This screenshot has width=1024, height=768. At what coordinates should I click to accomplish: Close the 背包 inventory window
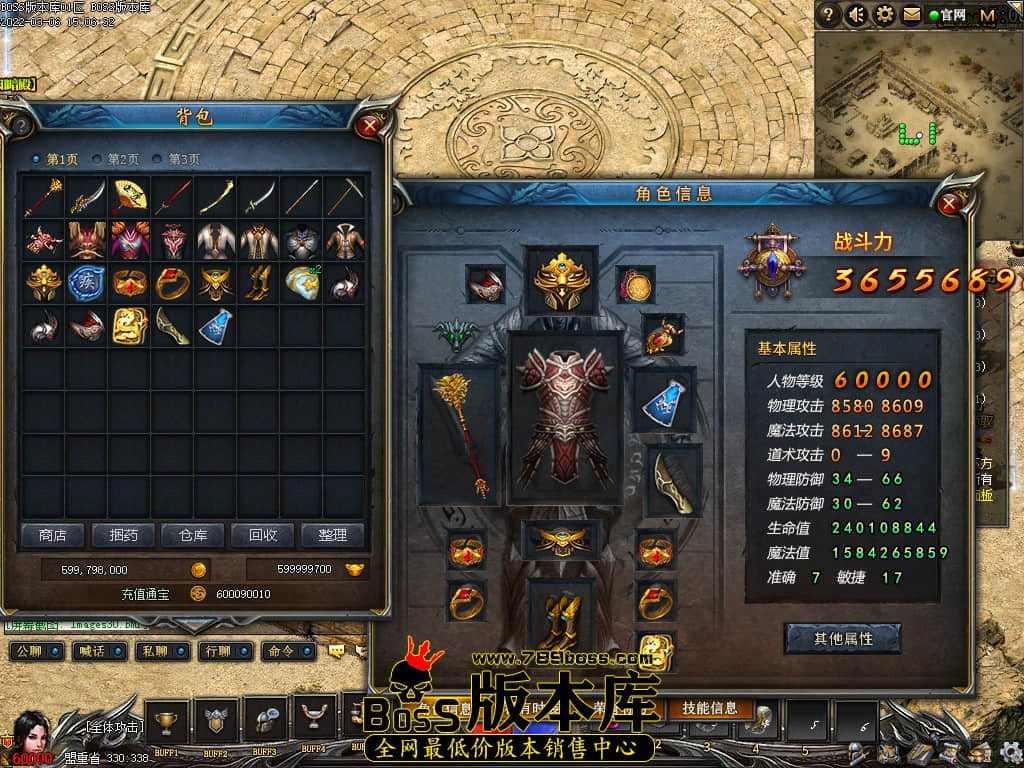click(x=370, y=125)
